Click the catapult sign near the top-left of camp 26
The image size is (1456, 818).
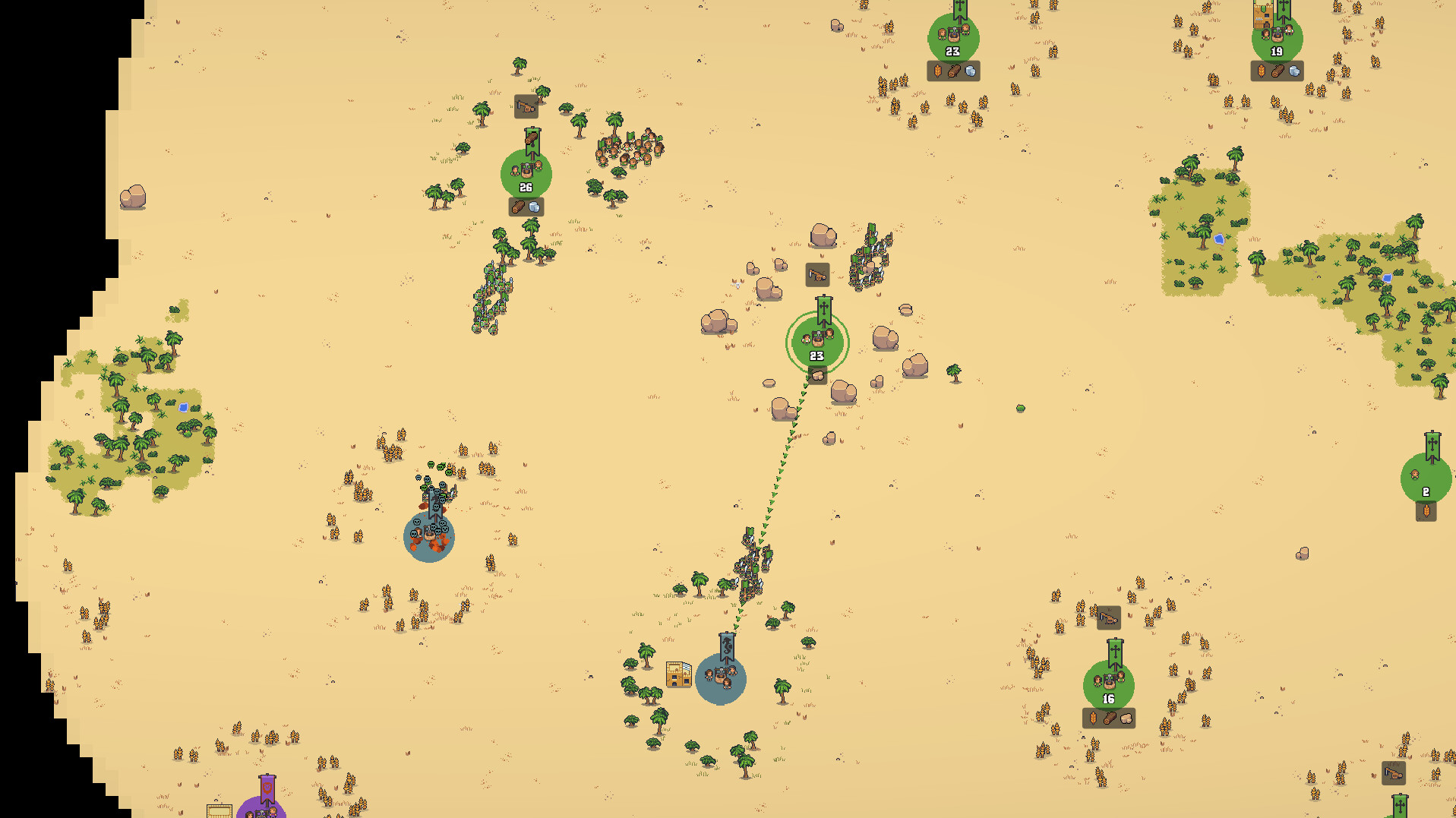tap(526, 106)
